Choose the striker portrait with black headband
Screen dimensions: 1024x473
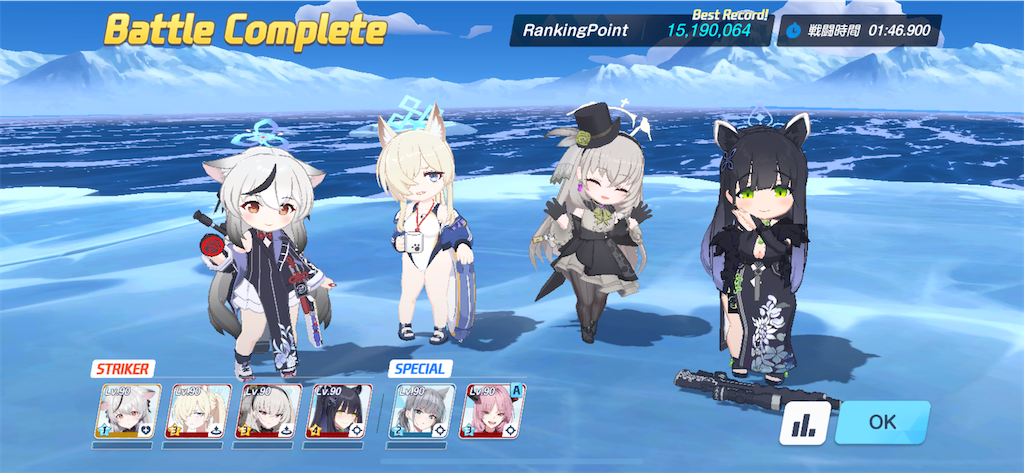pyautogui.click(x=269, y=412)
